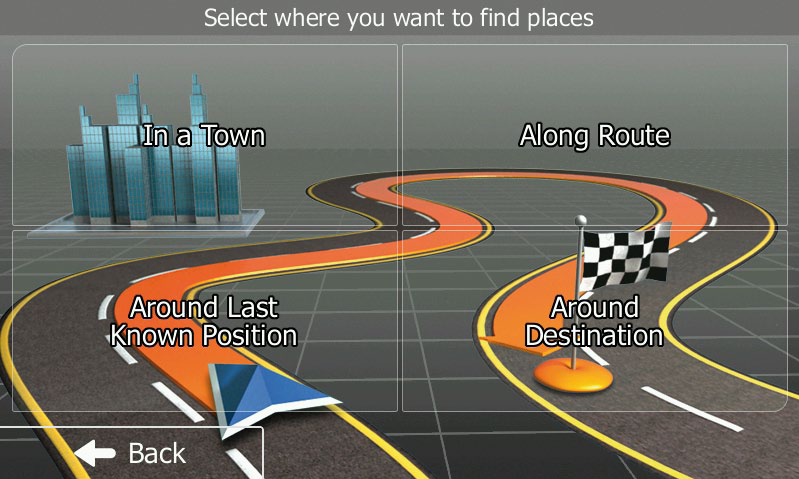The image size is (799, 479).
Task: Select Around Destination option
Action: coord(594,320)
